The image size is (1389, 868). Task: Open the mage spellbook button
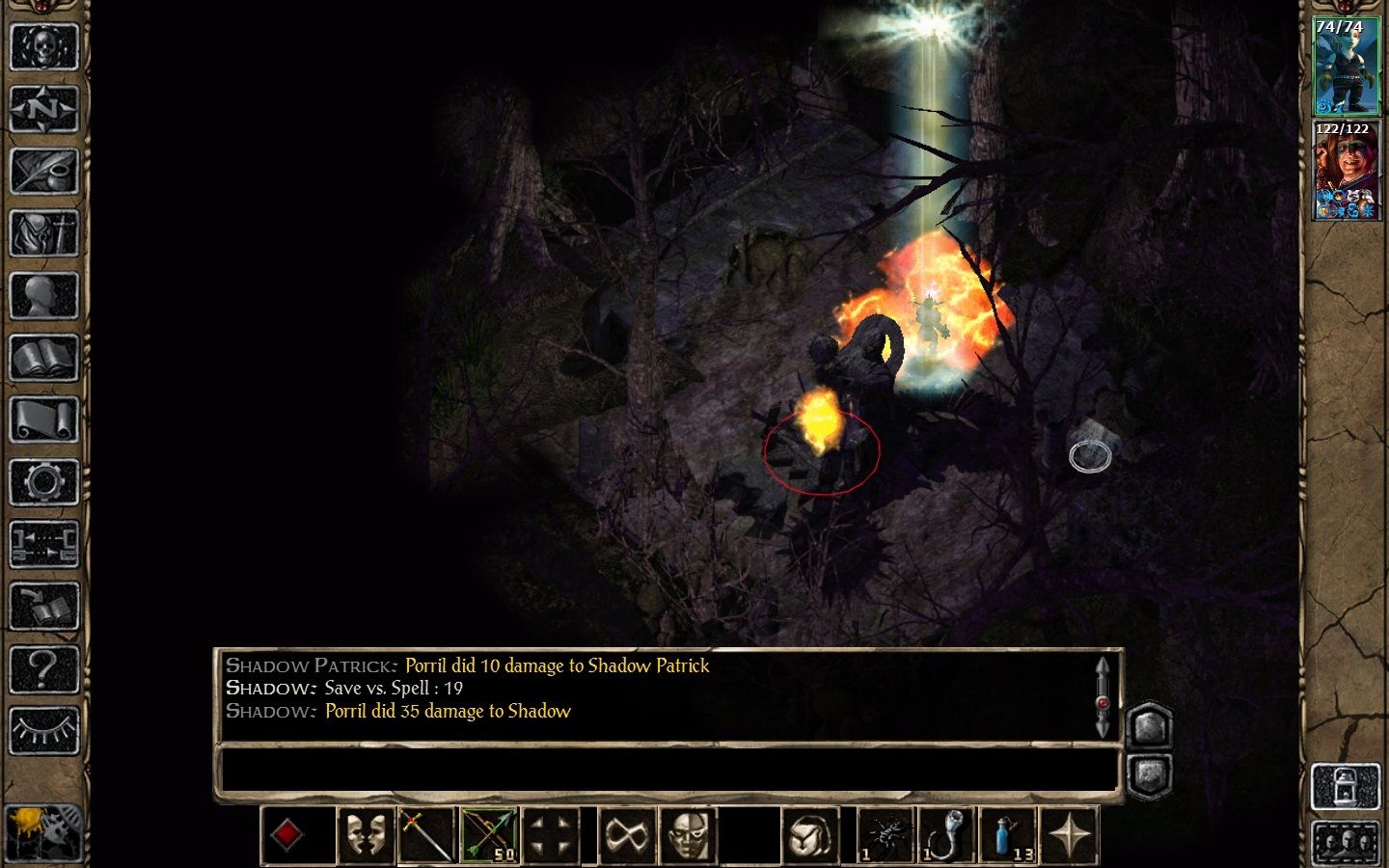point(43,359)
